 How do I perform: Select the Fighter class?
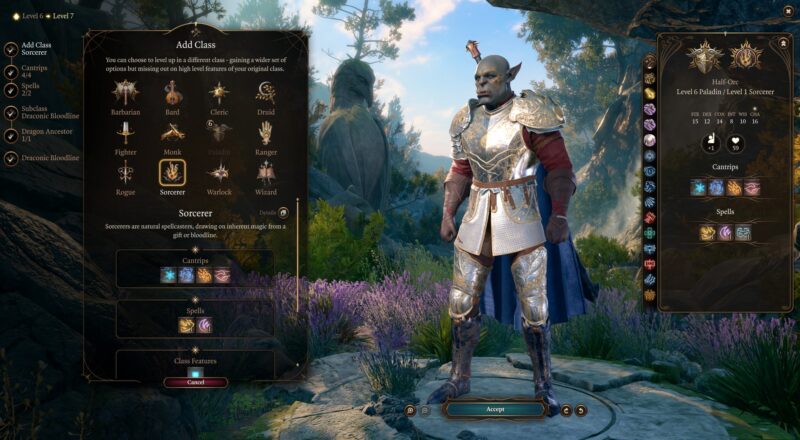tap(125, 134)
